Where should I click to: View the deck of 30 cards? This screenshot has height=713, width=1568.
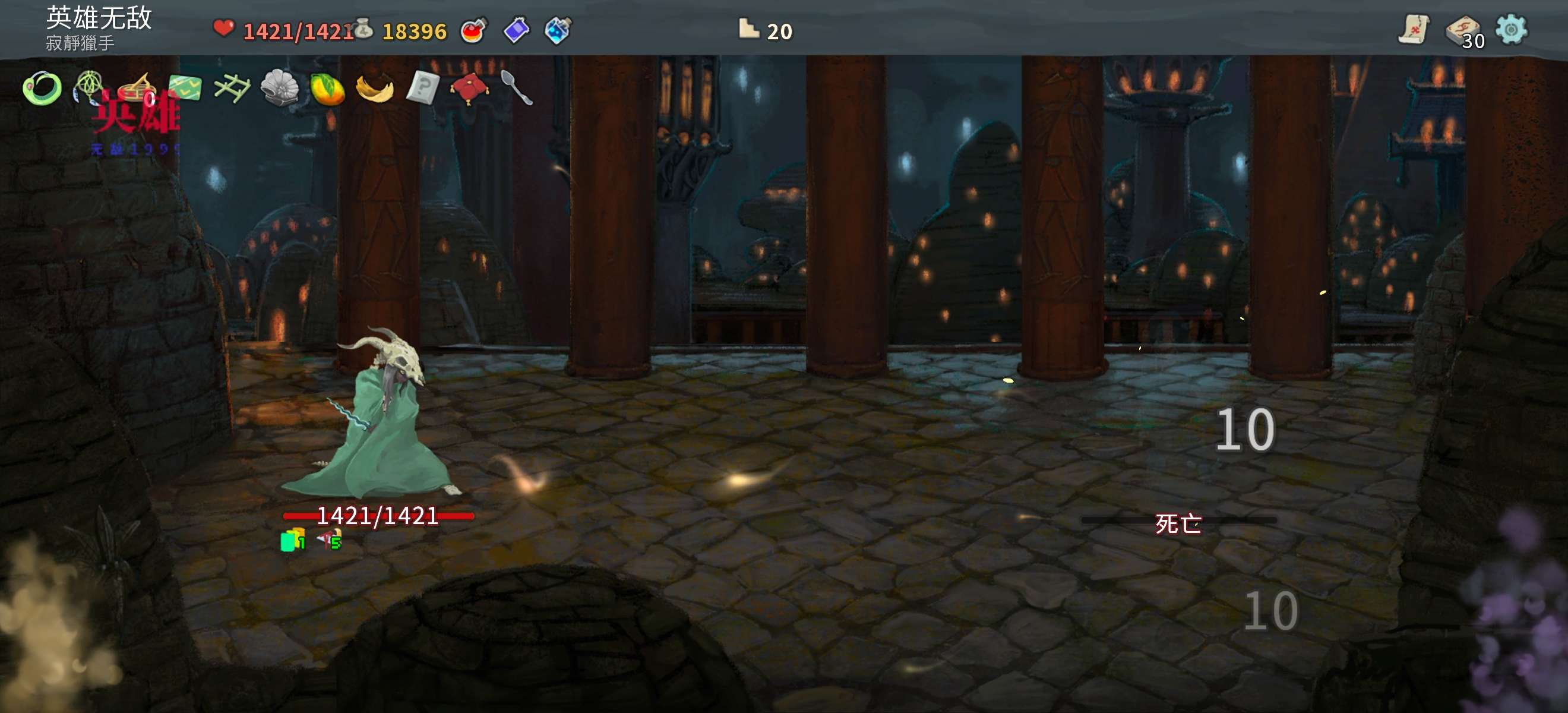(x=1463, y=30)
